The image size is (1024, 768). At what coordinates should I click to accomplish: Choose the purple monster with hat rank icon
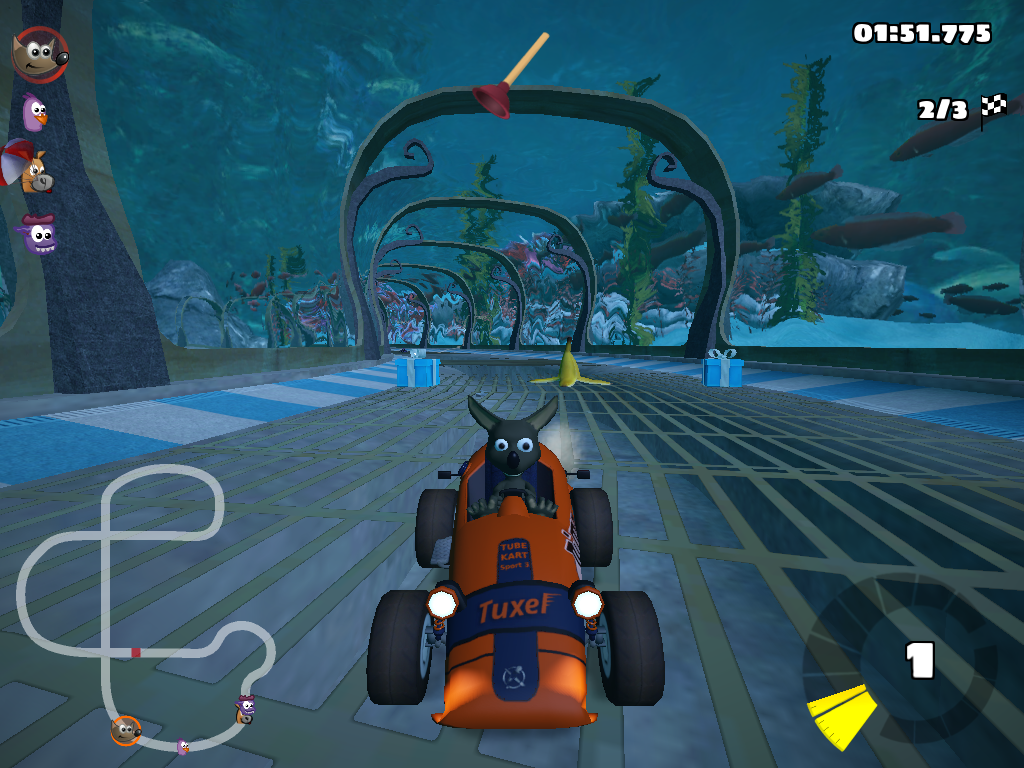[40, 235]
